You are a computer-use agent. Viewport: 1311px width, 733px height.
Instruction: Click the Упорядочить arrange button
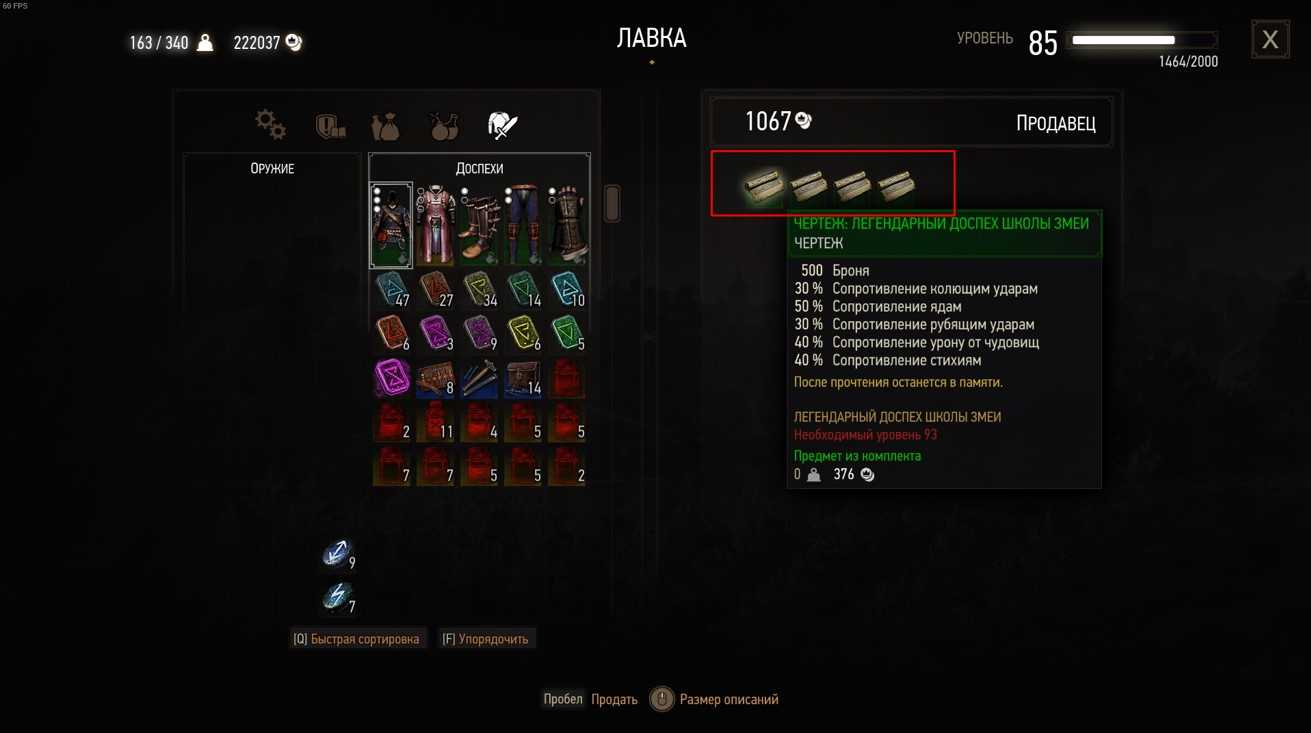click(486, 639)
